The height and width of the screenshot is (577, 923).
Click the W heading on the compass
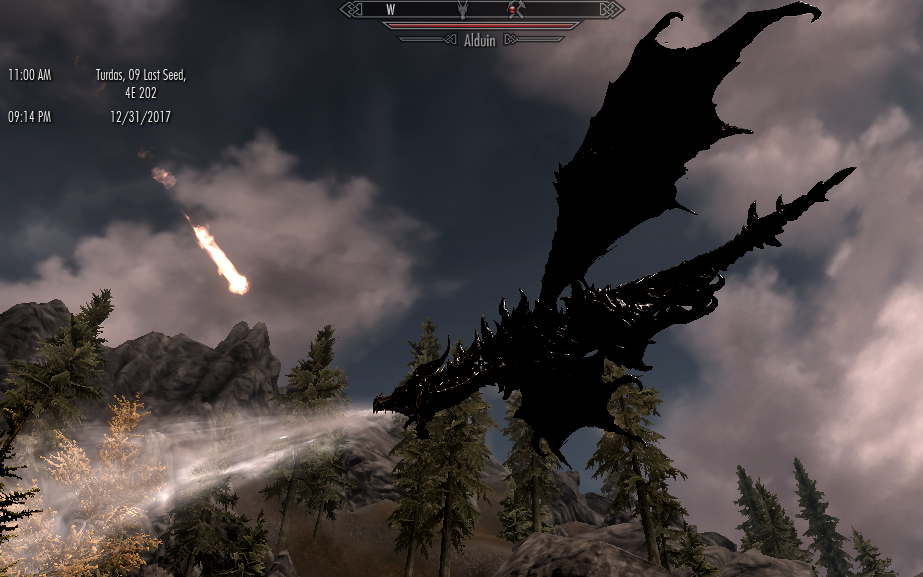coord(389,9)
